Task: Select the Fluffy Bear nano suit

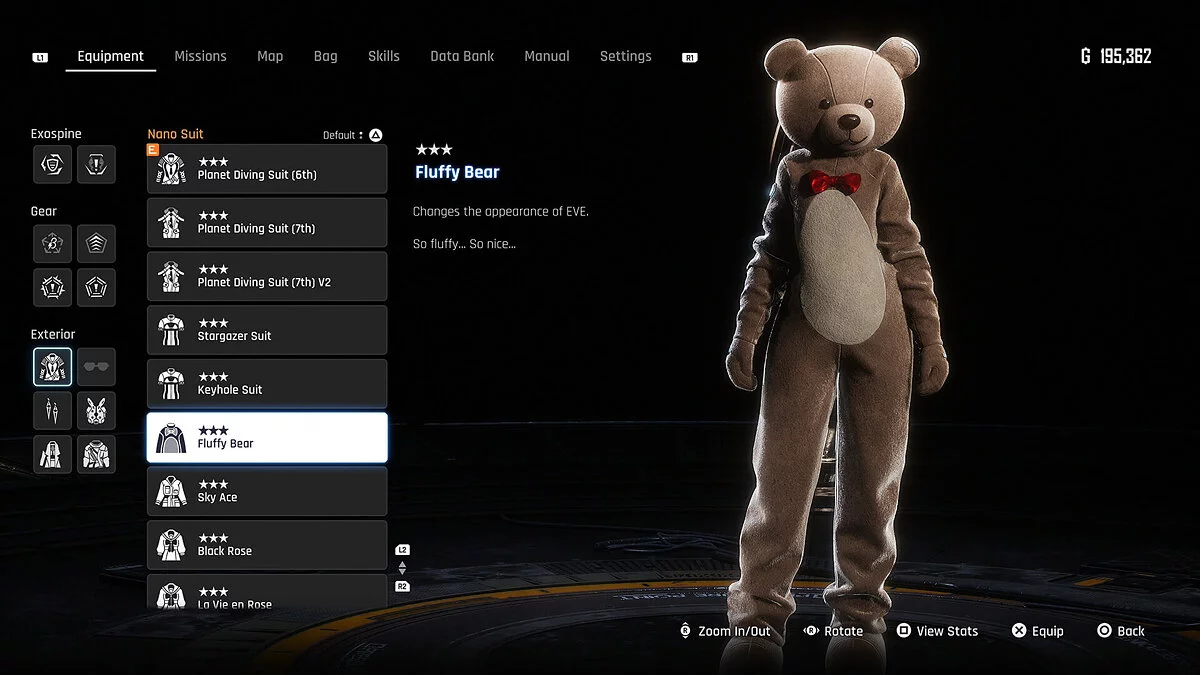Action: (x=267, y=438)
